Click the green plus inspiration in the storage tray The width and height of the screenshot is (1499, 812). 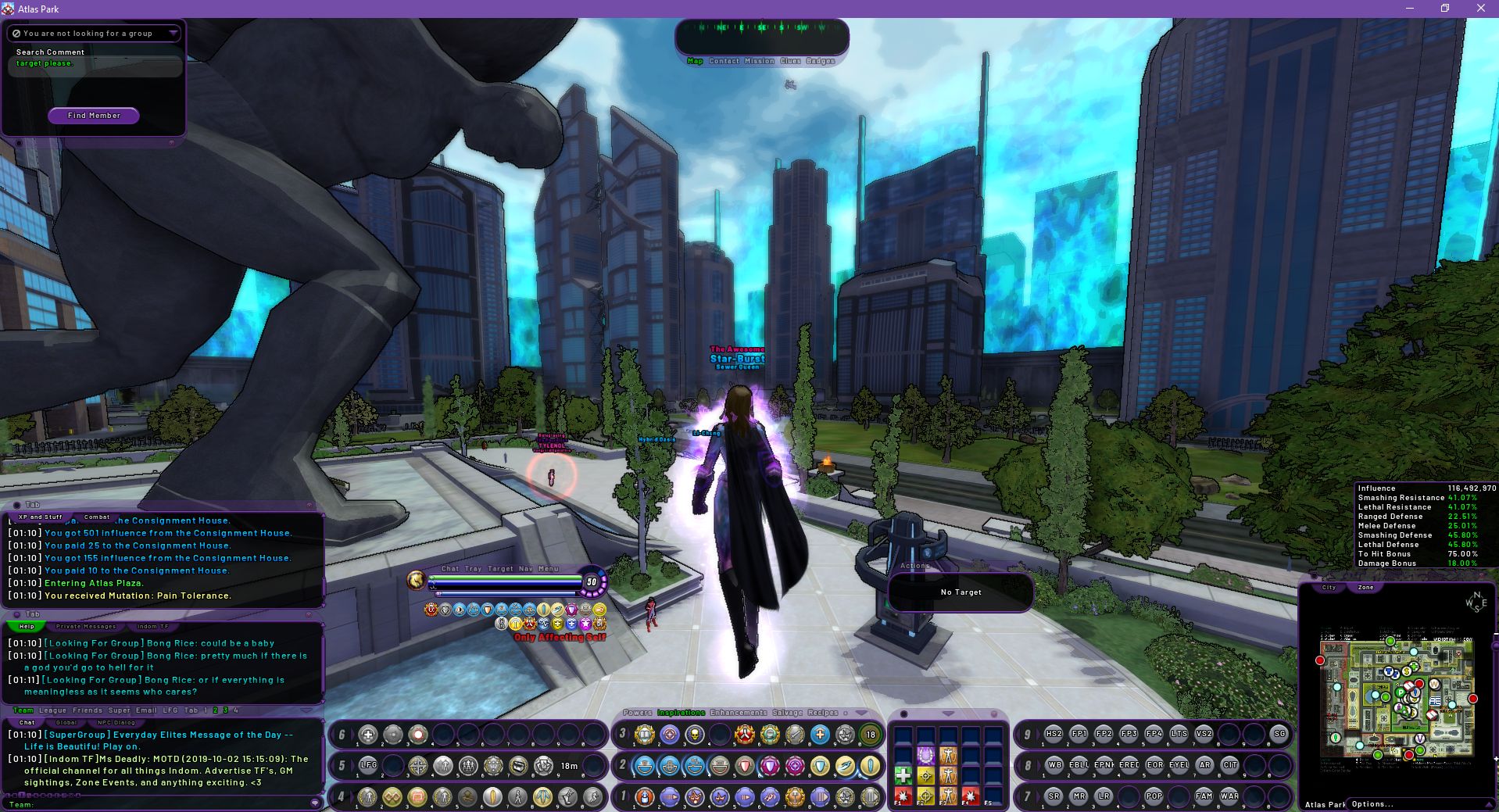click(x=903, y=775)
